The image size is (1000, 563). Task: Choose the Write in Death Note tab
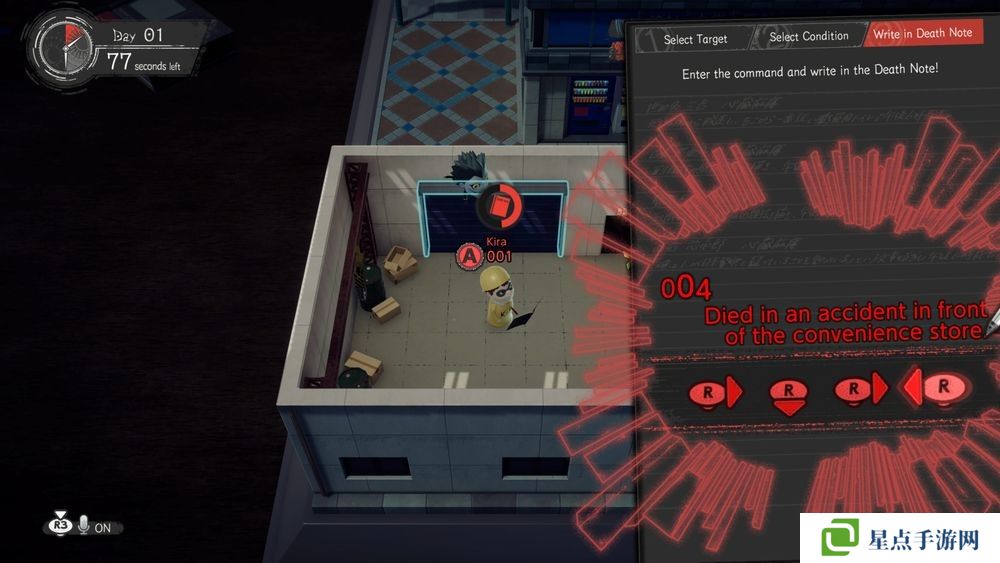click(922, 34)
